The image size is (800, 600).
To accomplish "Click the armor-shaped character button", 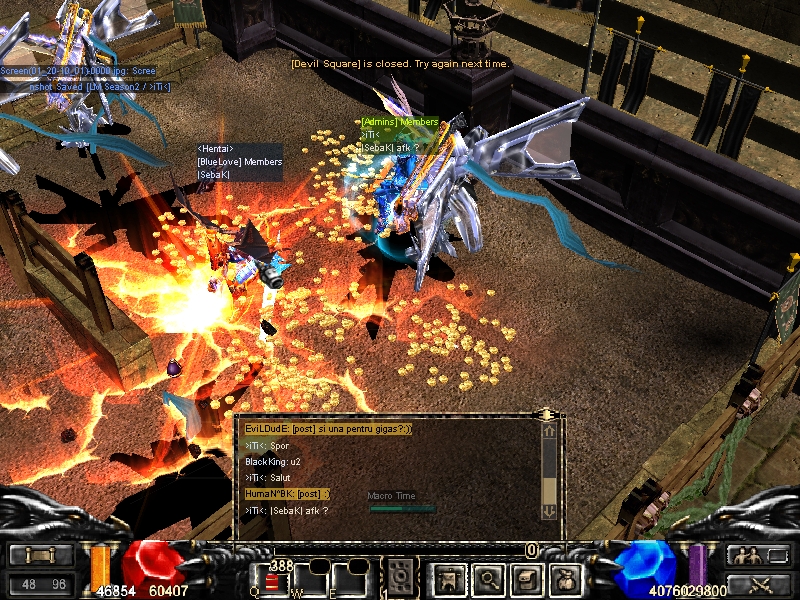I will click(446, 578).
